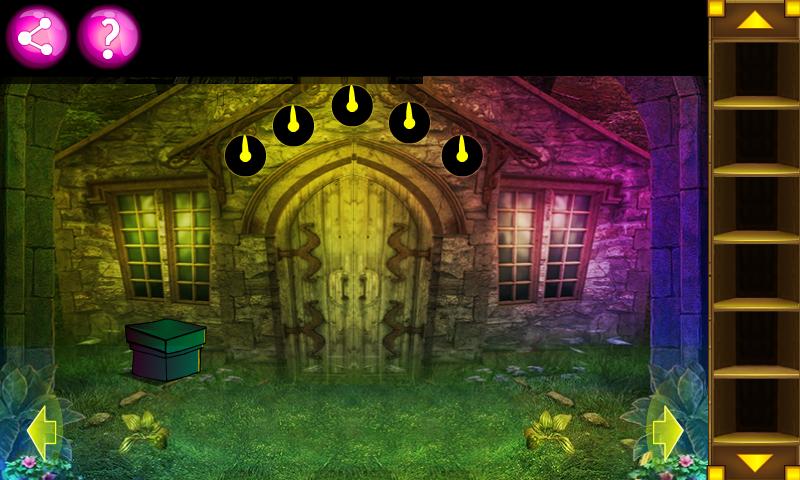Go to the scene on the left
Image resolution: width=800 pixels, height=480 pixels.
(42, 433)
